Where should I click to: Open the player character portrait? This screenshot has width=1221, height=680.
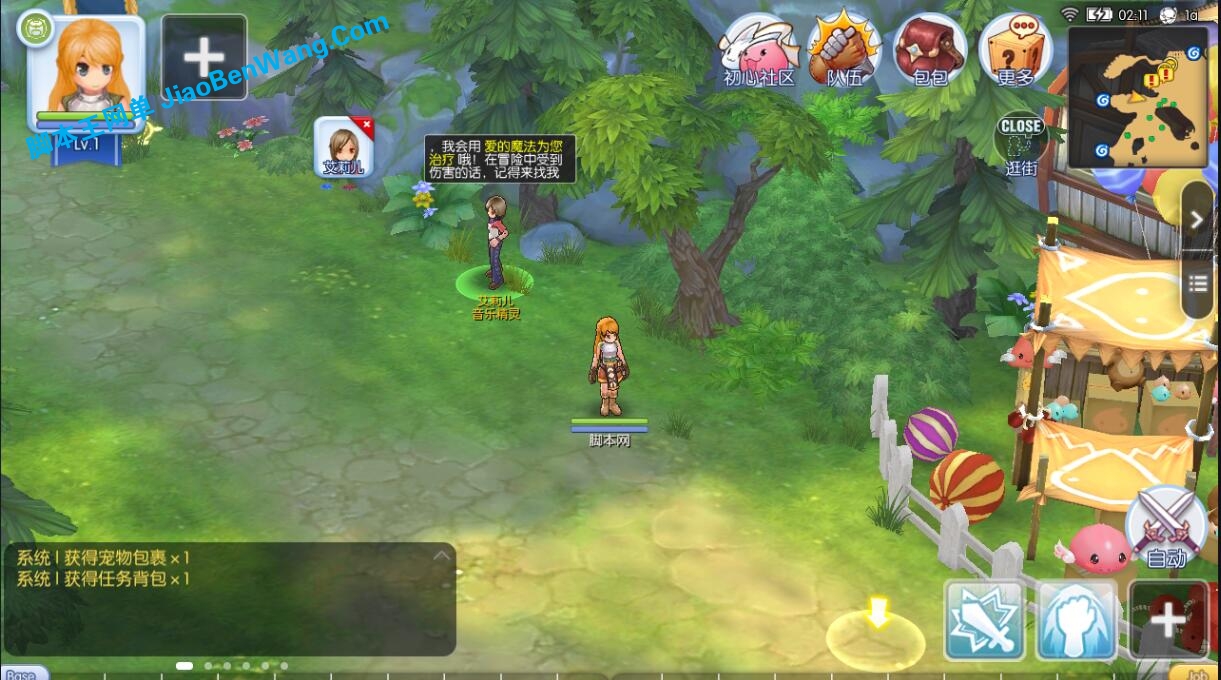pyautogui.click(x=85, y=70)
